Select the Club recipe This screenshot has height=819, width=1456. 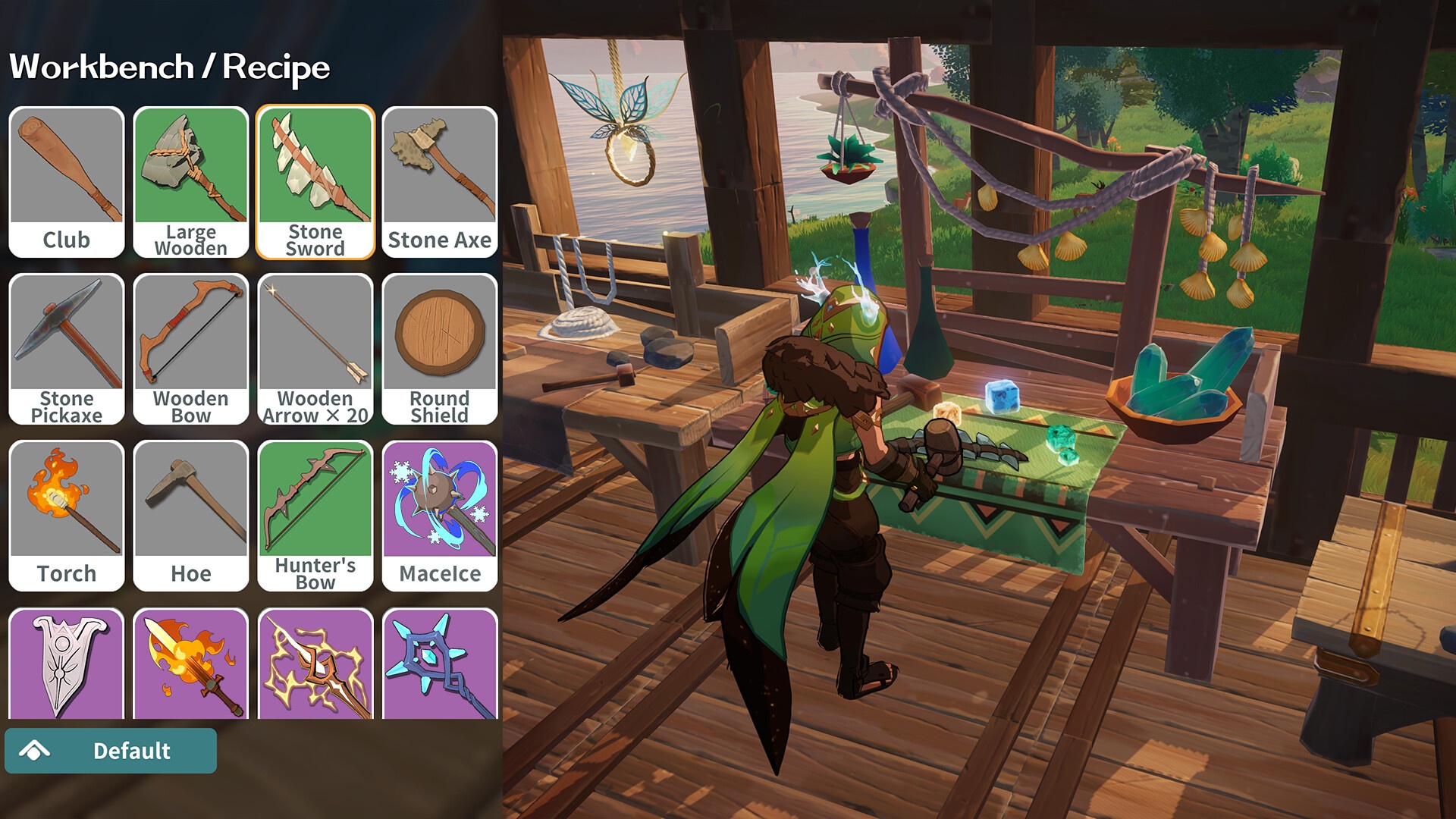coord(67,182)
